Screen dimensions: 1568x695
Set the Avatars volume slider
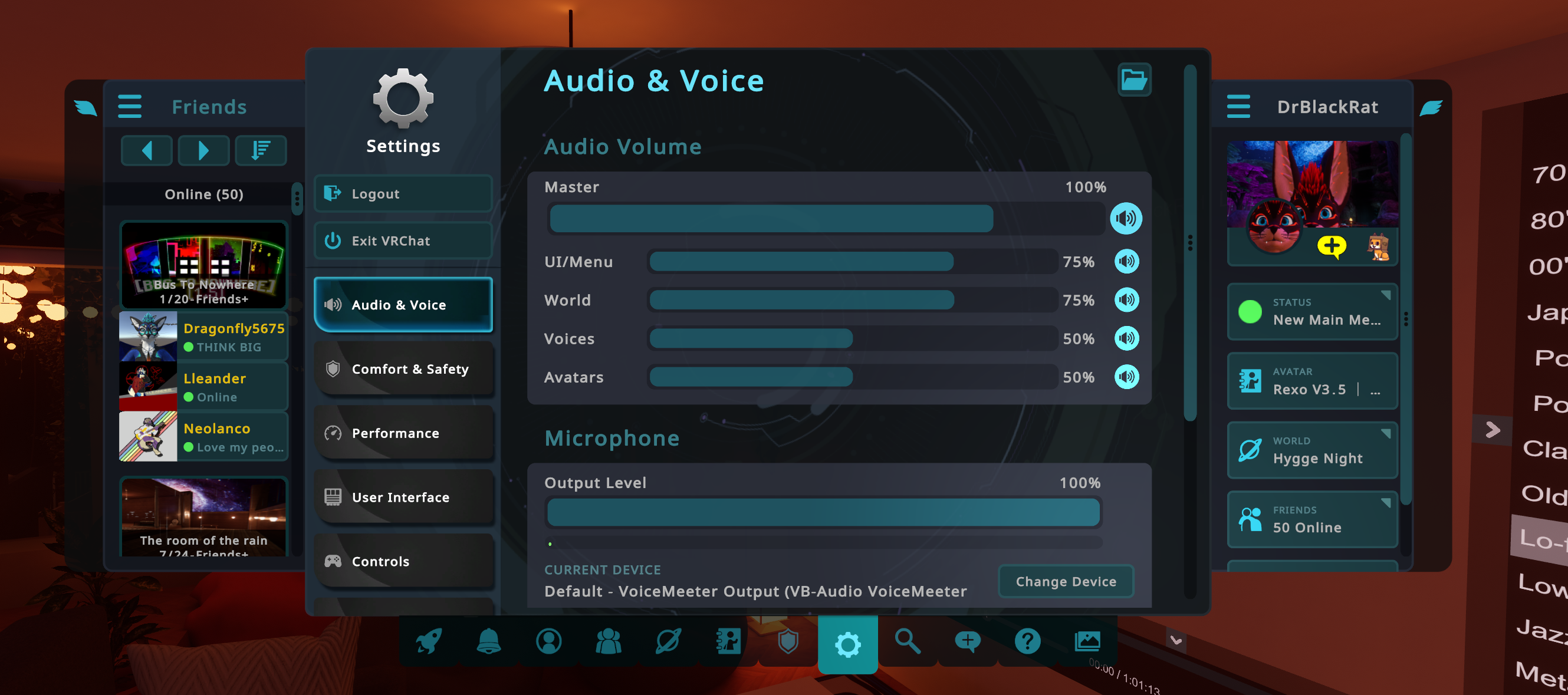click(851, 377)
